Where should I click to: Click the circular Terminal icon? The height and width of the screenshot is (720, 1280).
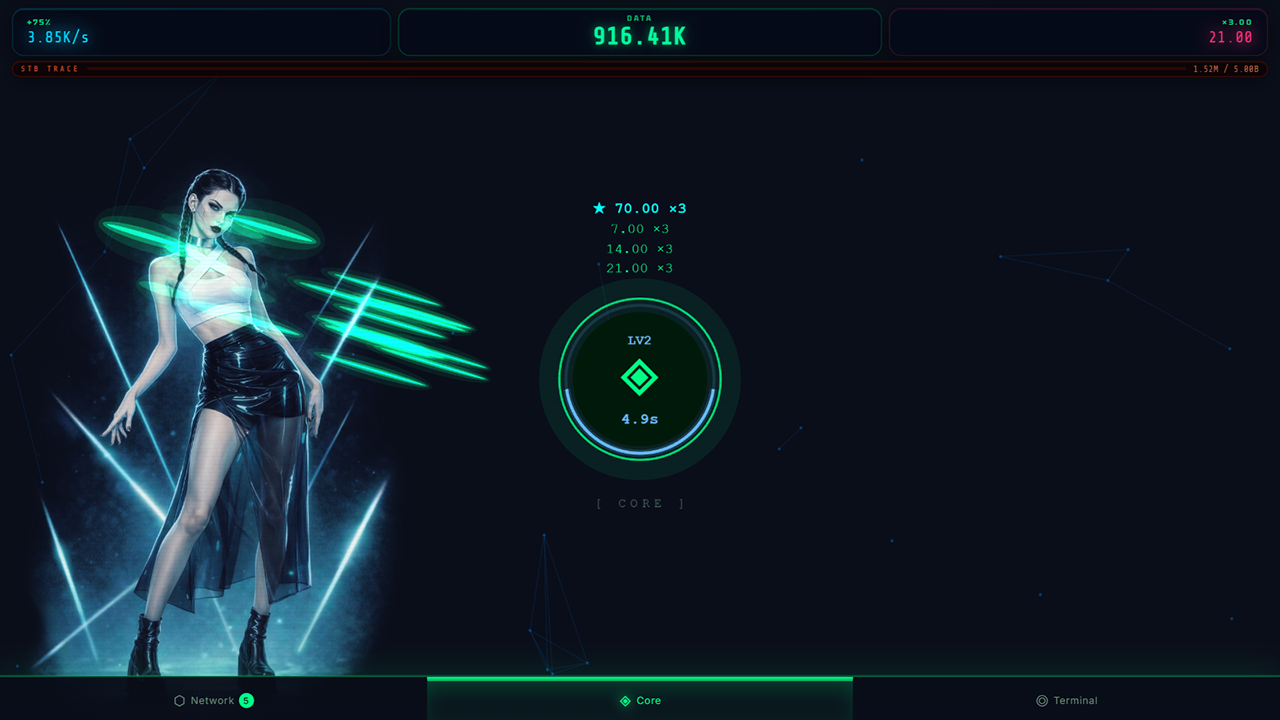coord(1040,700)
